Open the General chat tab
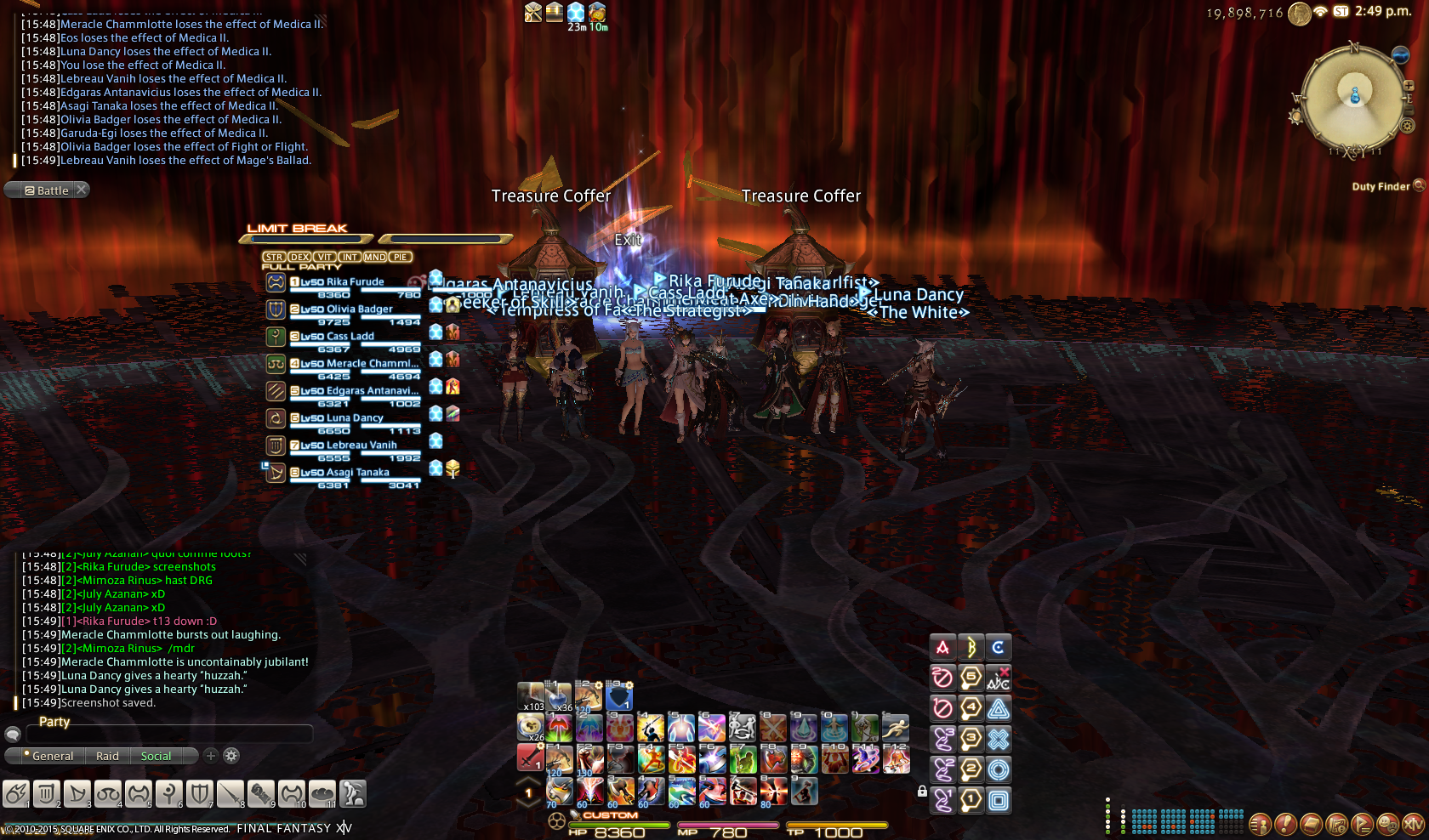The height and width of the screenshot is (840, 1429). click(53, 756)
